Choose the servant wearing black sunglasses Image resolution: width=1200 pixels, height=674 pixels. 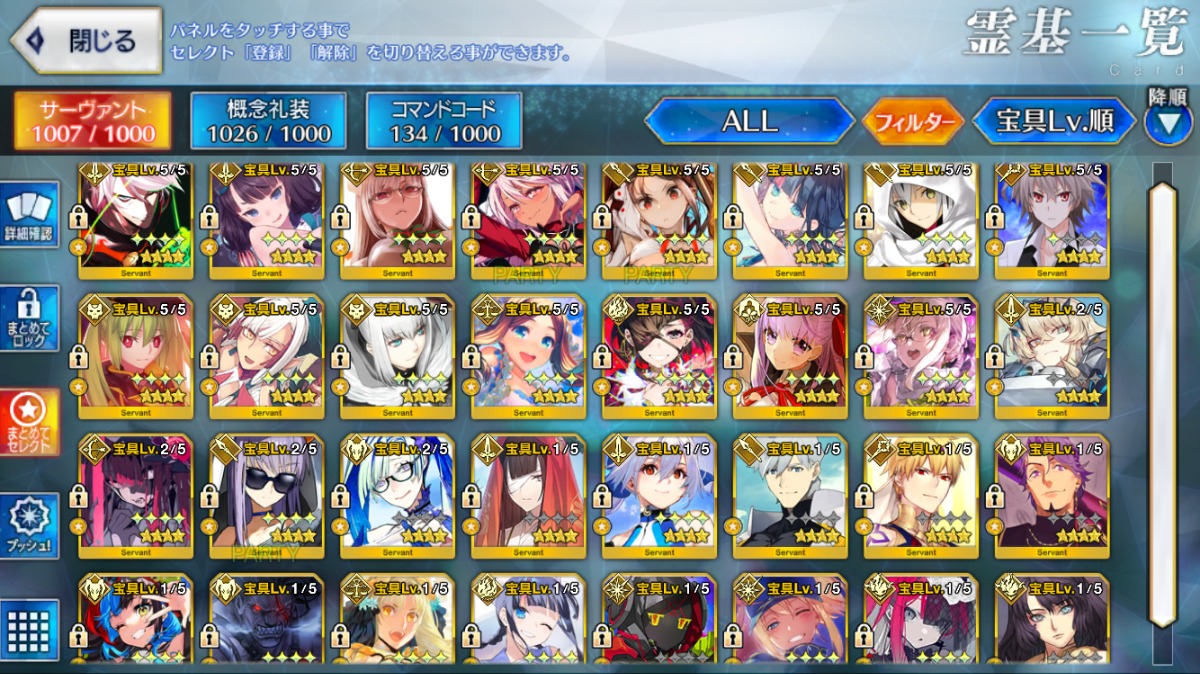266,497
